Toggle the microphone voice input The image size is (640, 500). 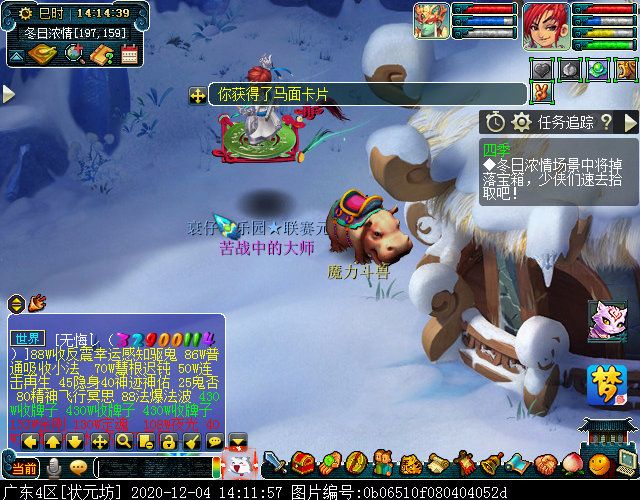[x=54, y=467]
